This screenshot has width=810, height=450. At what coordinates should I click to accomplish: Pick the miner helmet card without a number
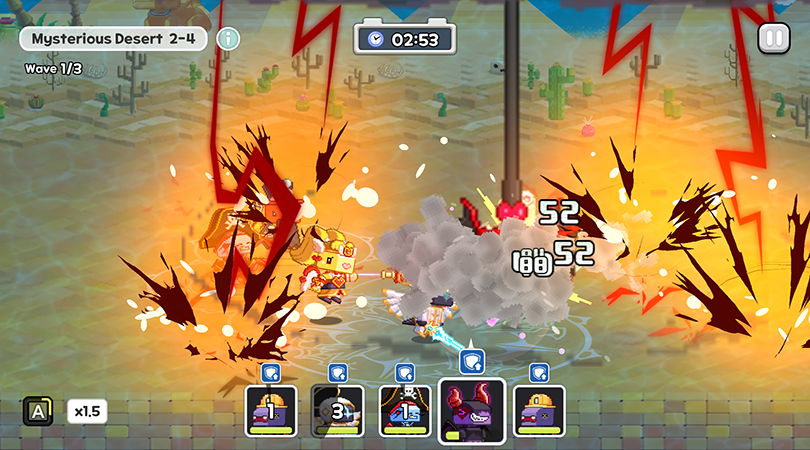539,411
